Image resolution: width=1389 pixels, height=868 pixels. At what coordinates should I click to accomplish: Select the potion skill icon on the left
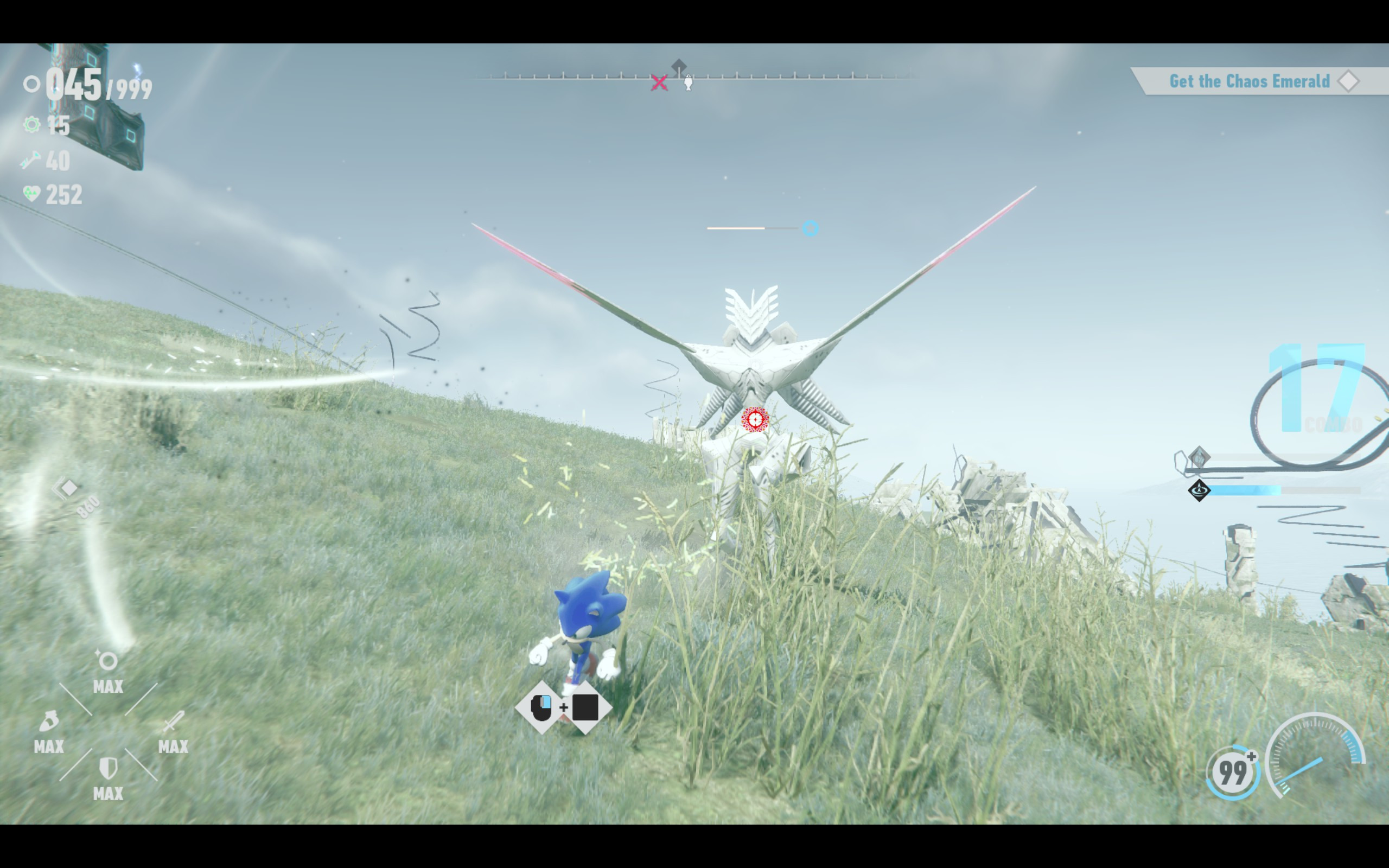pyautogui.click(x=49, y=722)
